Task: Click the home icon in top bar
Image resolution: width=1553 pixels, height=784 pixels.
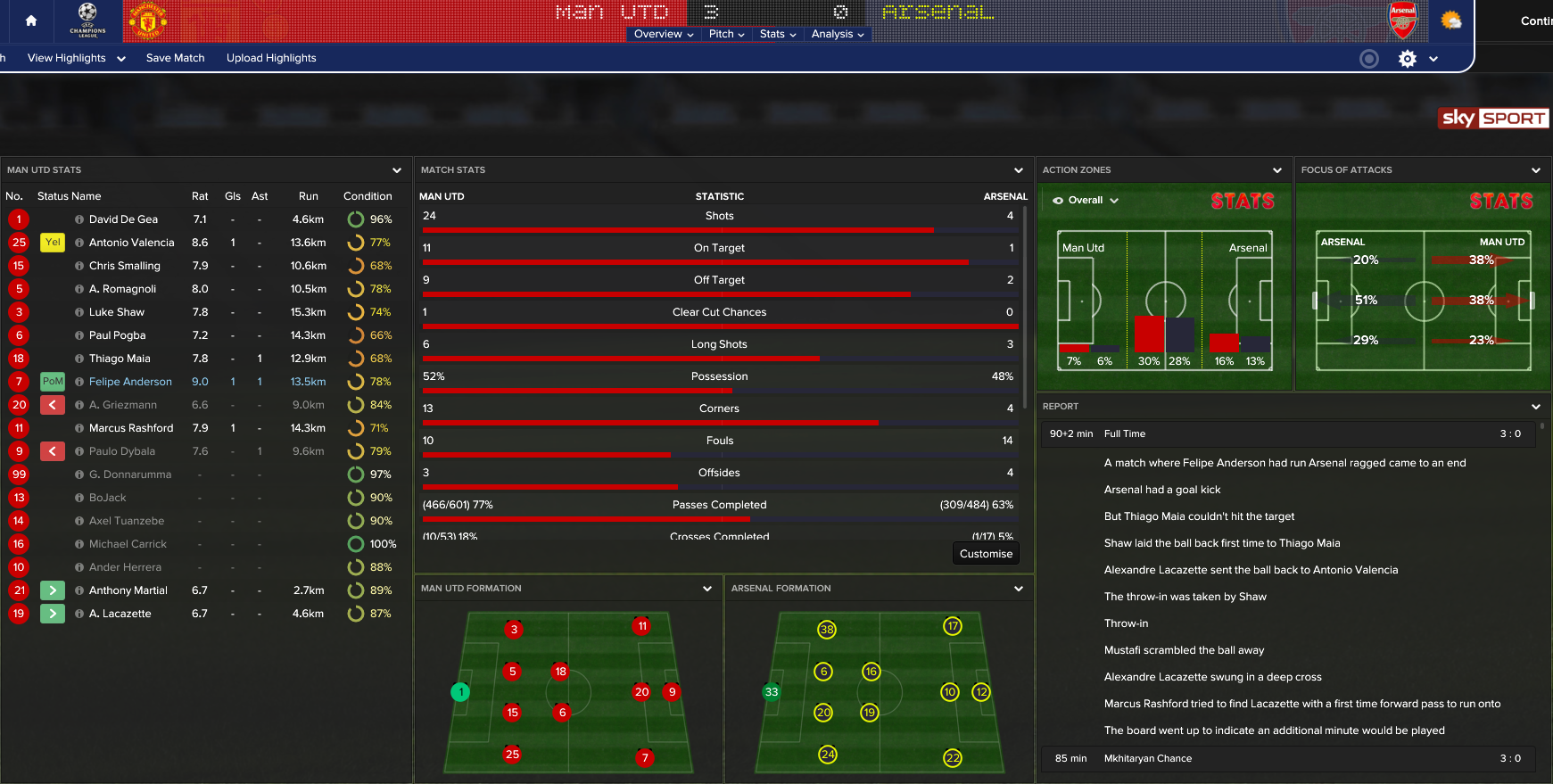Action: click(30, 21)
